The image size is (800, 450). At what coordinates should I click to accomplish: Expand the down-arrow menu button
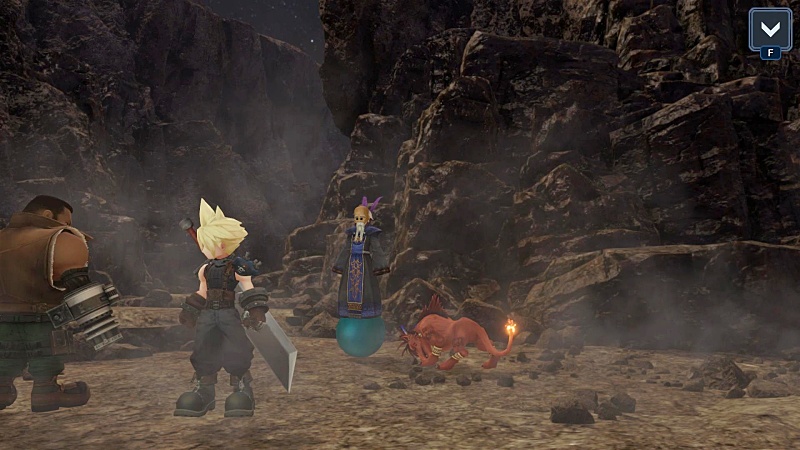tap(770, 29)
